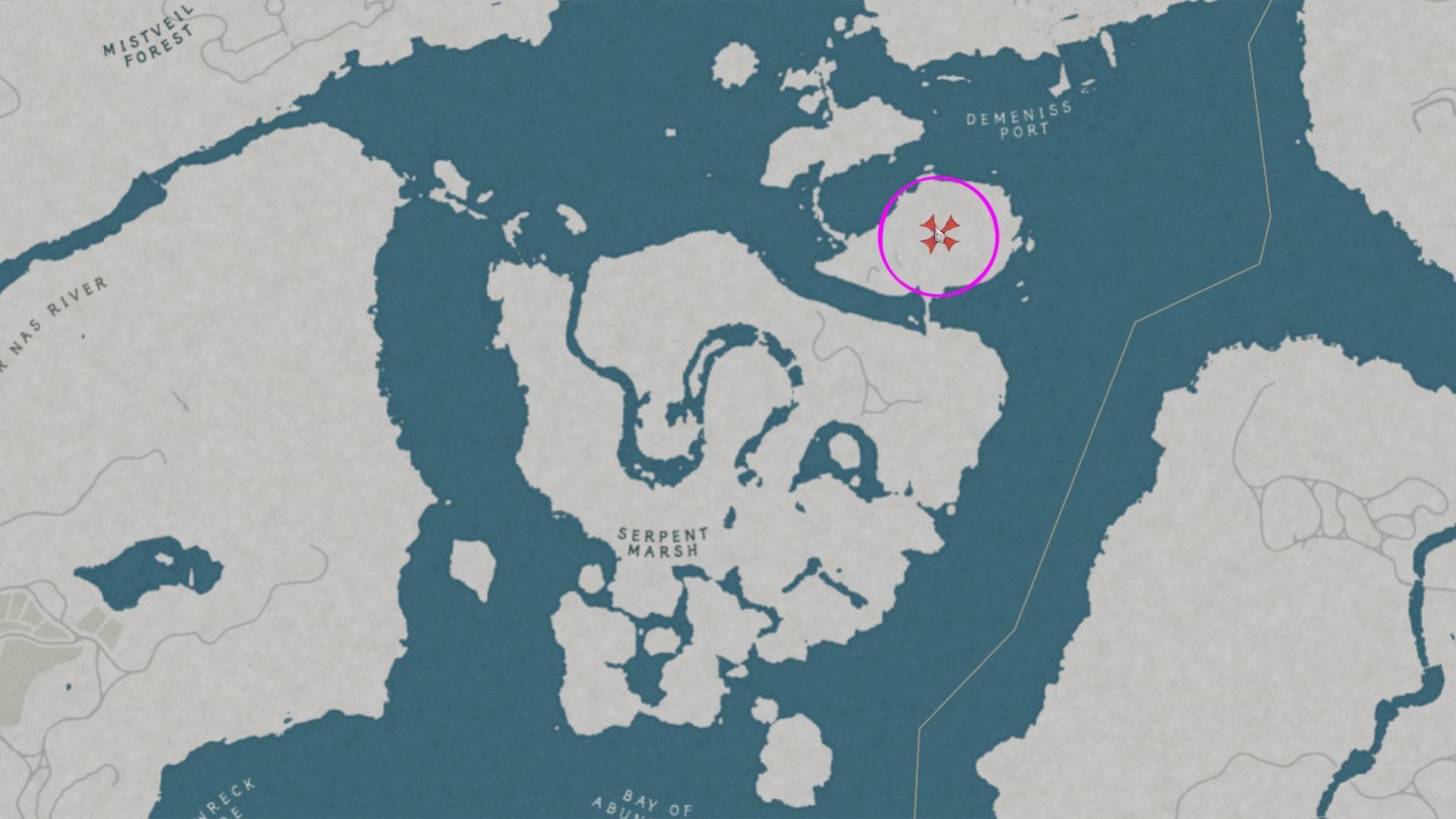Select the red cross-shaped map marker
The image size is (1456, 819).
point(939,234)
